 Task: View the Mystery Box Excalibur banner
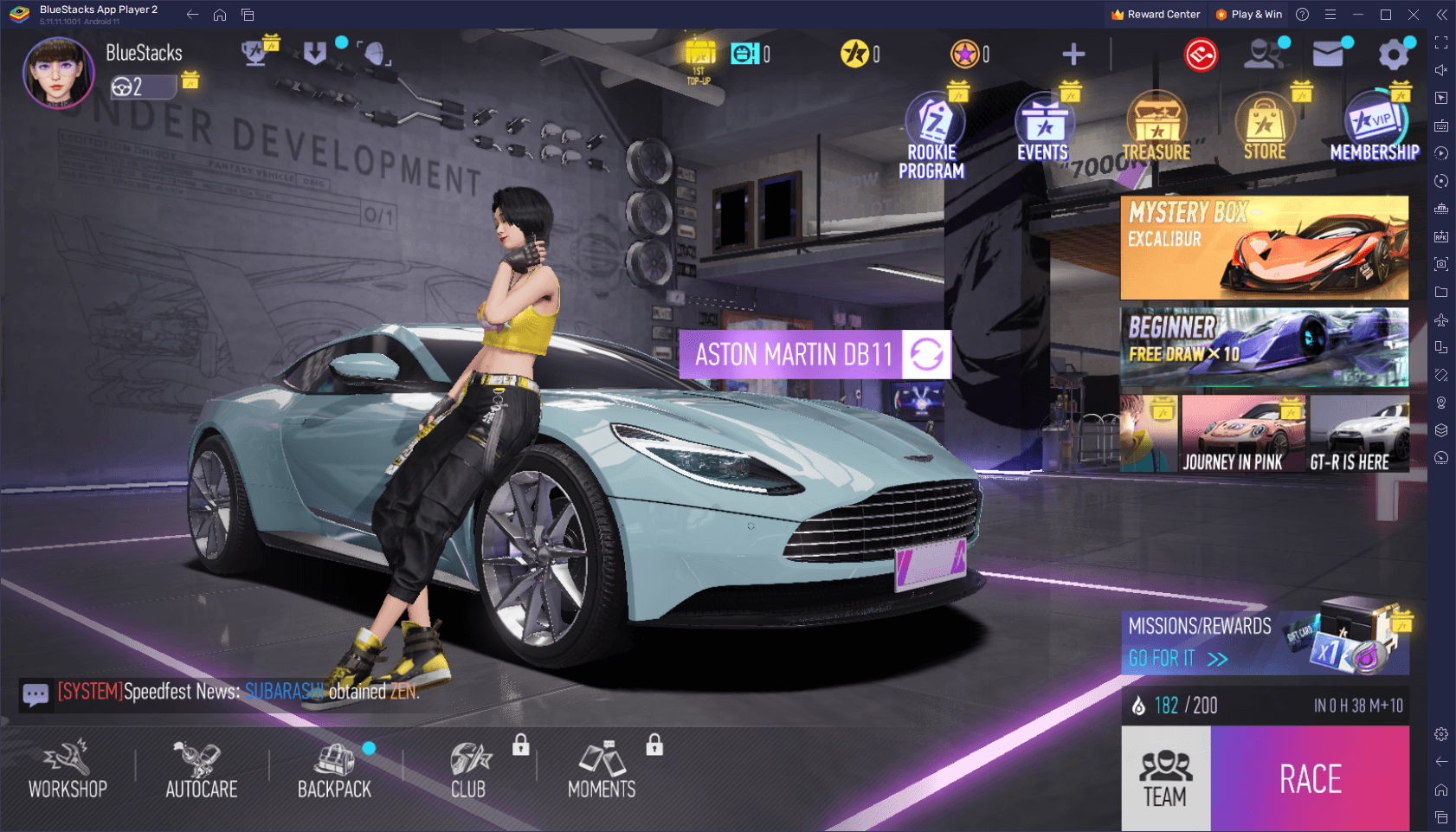1264,248
